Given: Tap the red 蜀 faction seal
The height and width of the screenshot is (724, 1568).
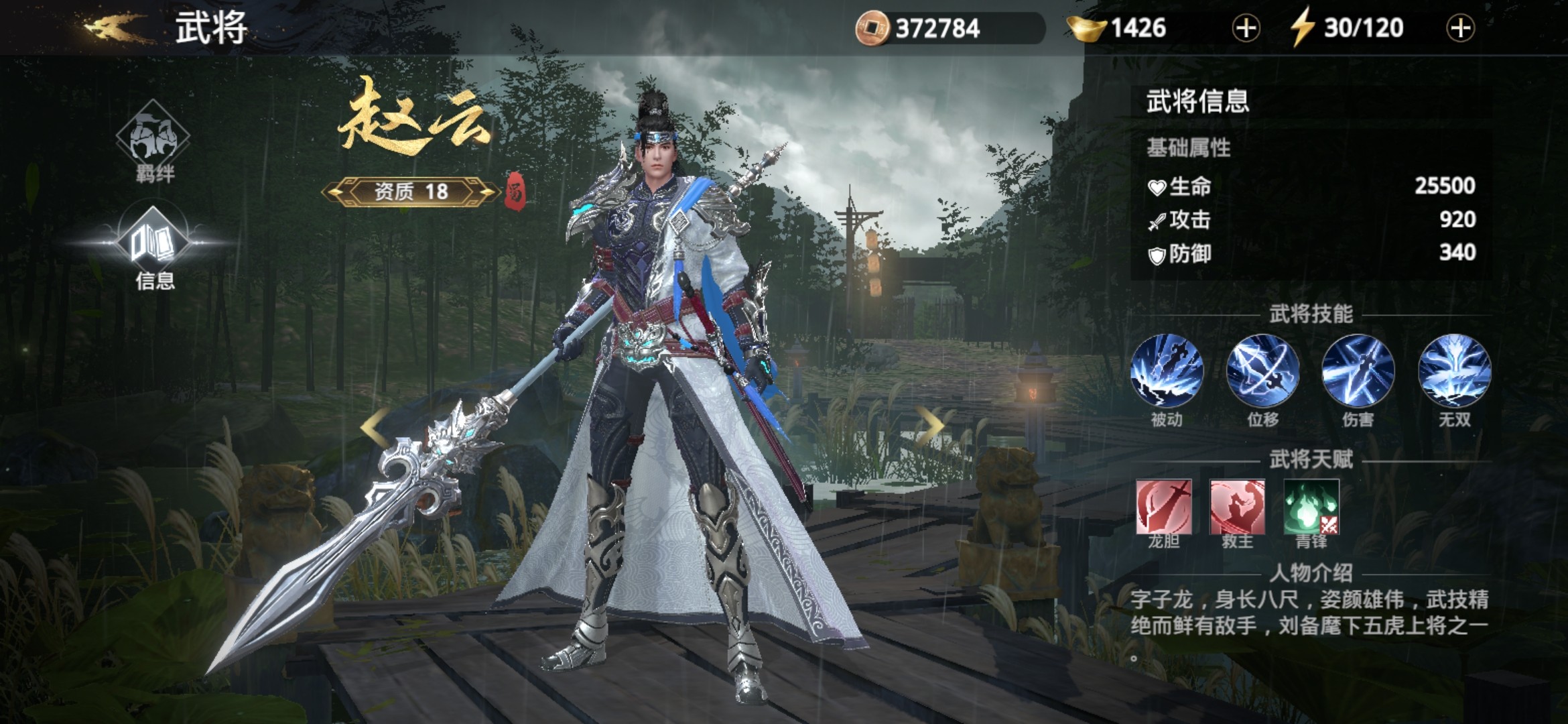Looking at the screenshot, I should tap(515, 191).
